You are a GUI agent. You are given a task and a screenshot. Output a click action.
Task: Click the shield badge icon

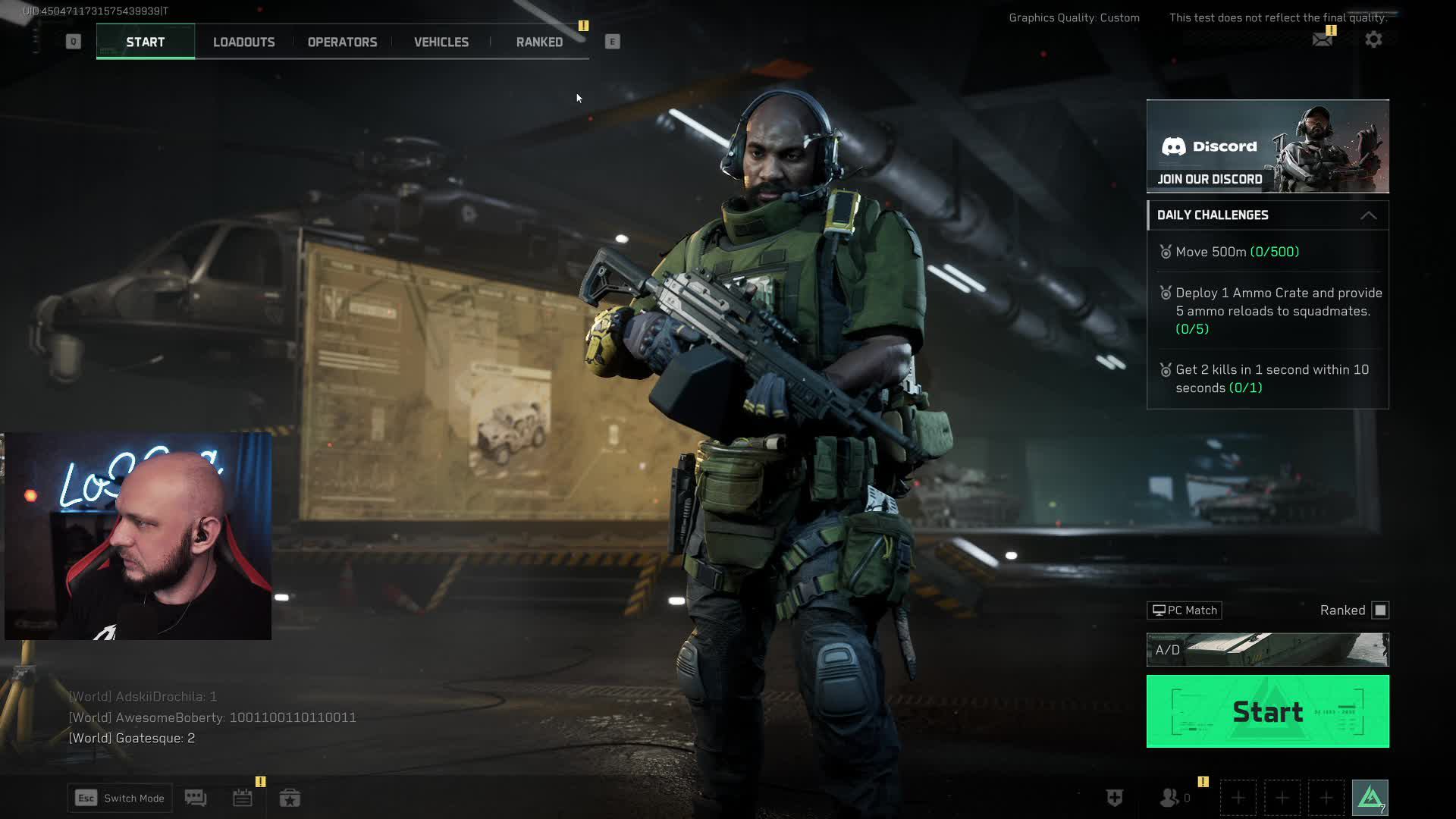coord(1114,798)
